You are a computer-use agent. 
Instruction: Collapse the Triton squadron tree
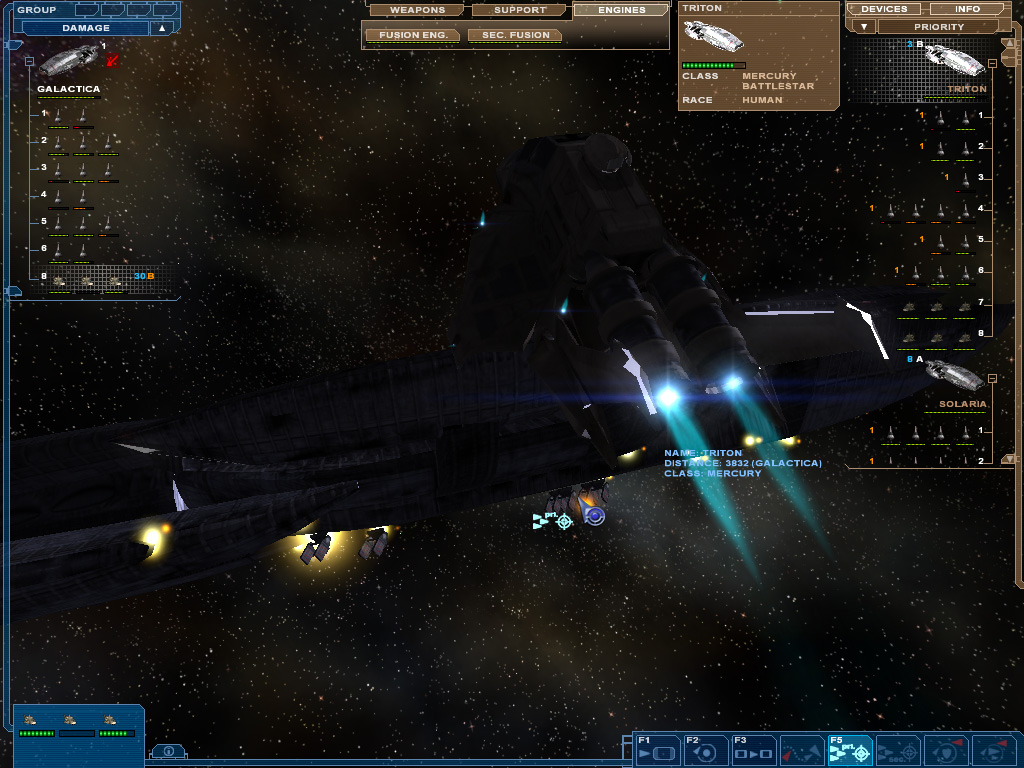992,62
